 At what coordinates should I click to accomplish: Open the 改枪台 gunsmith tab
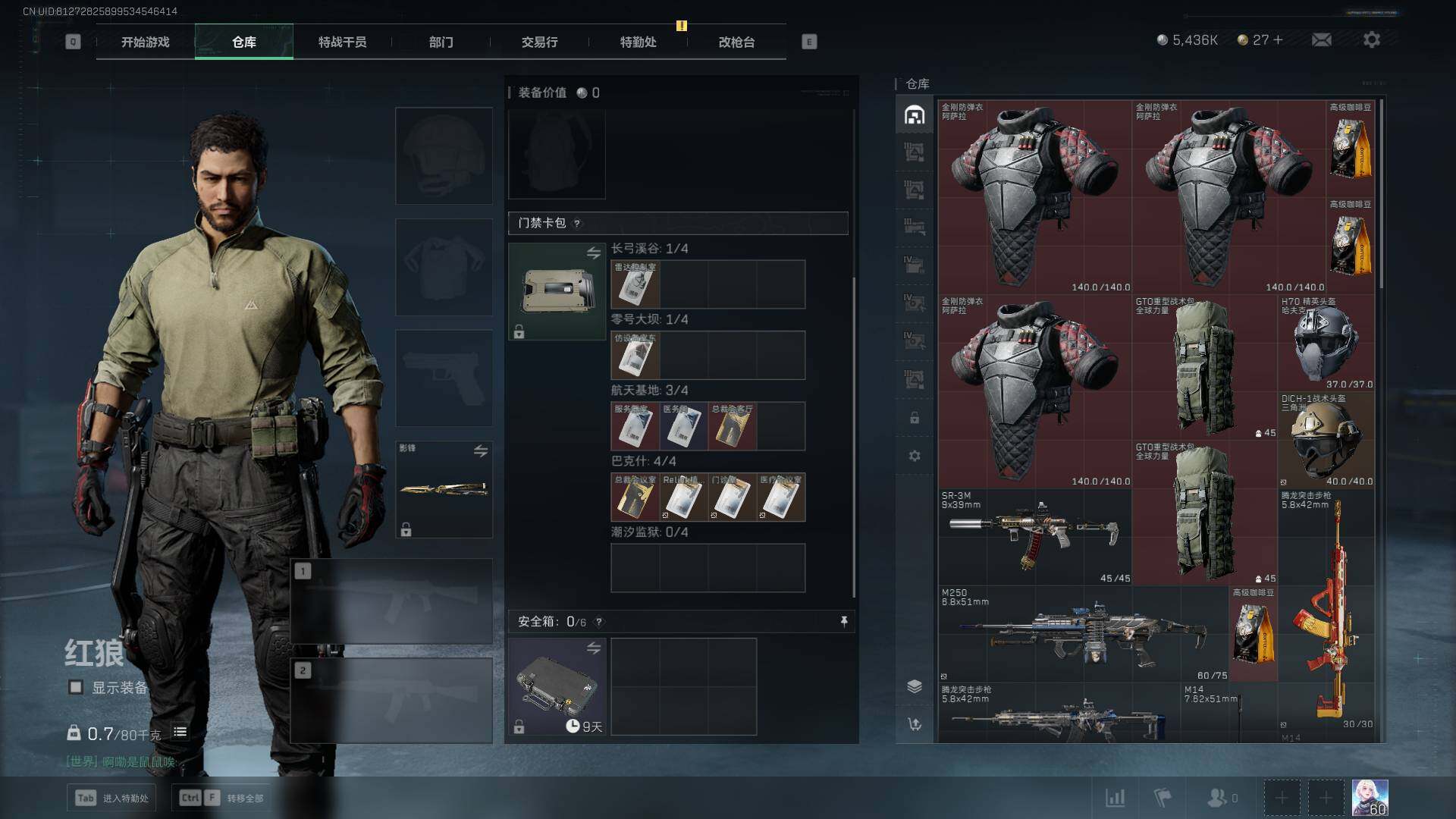pos(736,42)
